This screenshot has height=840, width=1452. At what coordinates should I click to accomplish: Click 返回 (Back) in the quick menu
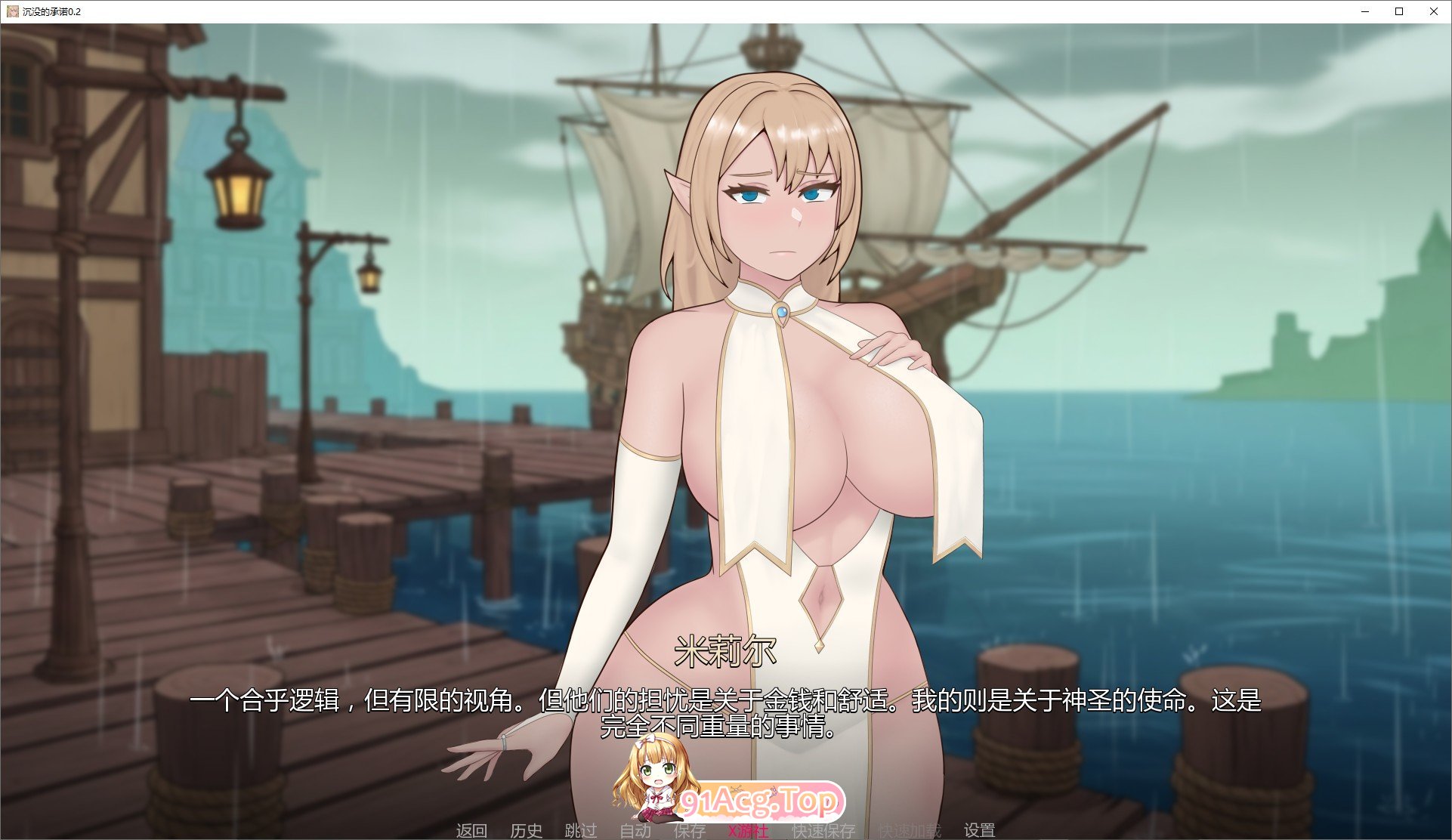coord(471,829)
